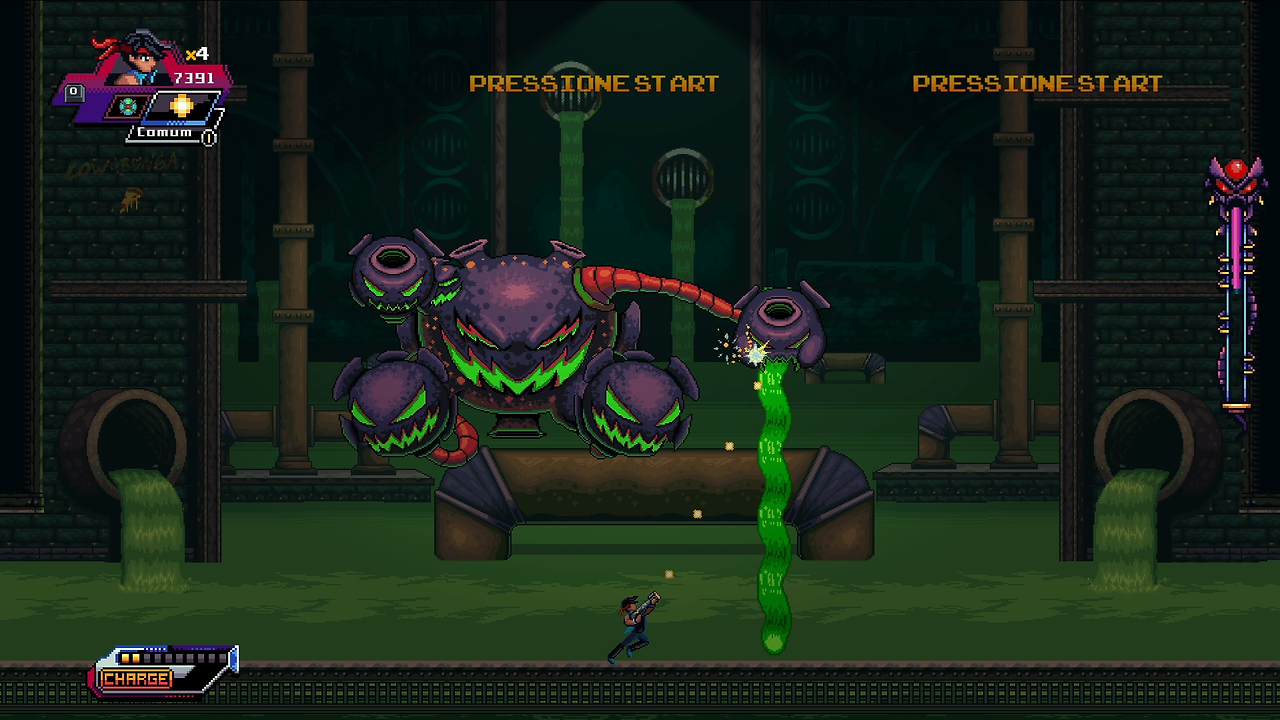Image resolution: width=1280 pixels, height=720 pixels.
Task: Select the right PRESSIONE START prompt
Action: 1037,84
